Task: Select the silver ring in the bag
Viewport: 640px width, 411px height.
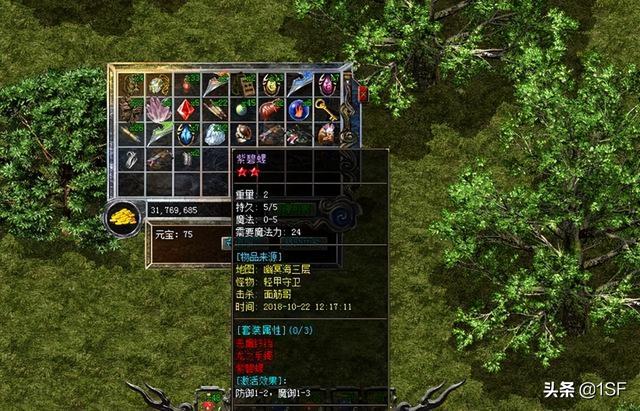Action: coord(131,157)
